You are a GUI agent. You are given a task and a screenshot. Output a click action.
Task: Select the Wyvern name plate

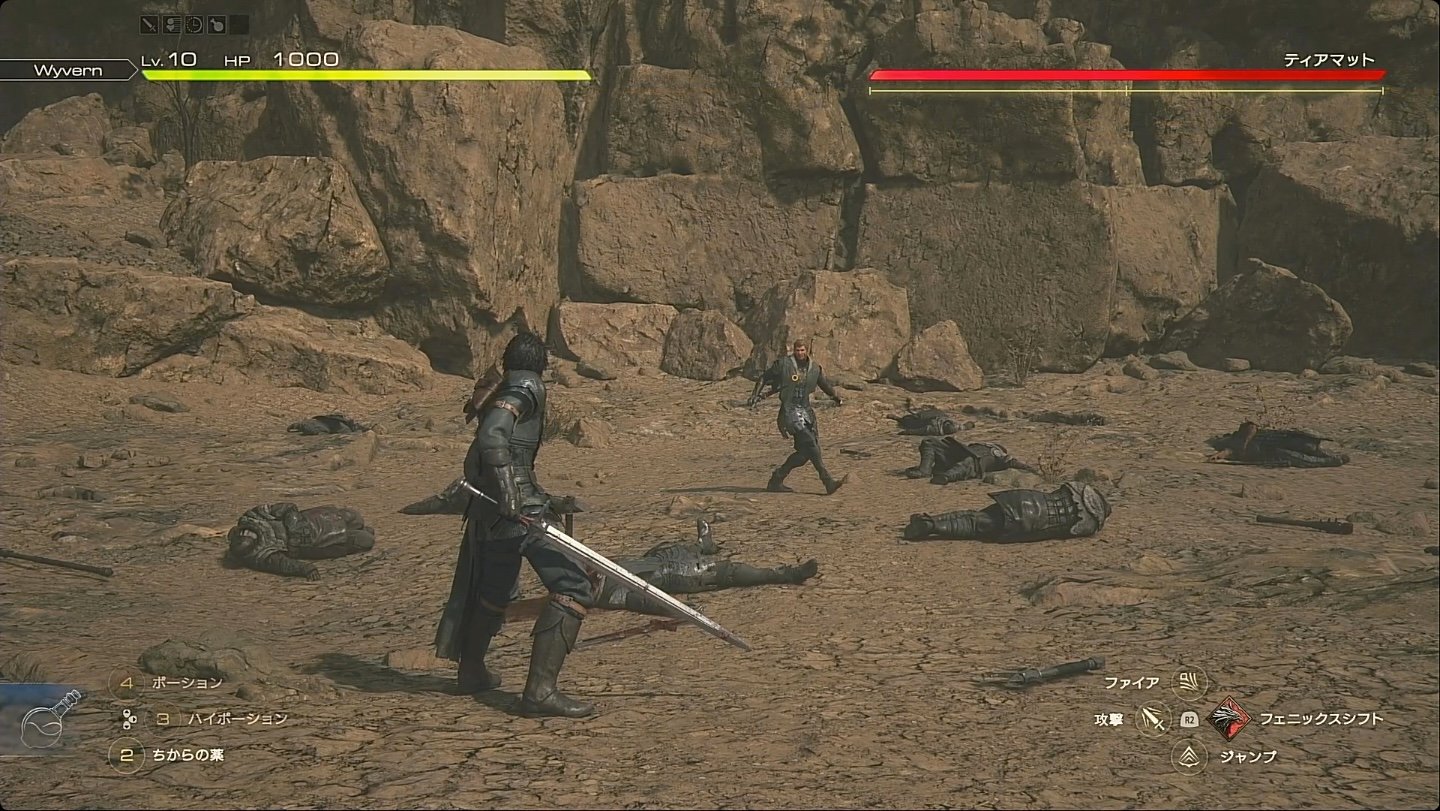coord(67,70)
